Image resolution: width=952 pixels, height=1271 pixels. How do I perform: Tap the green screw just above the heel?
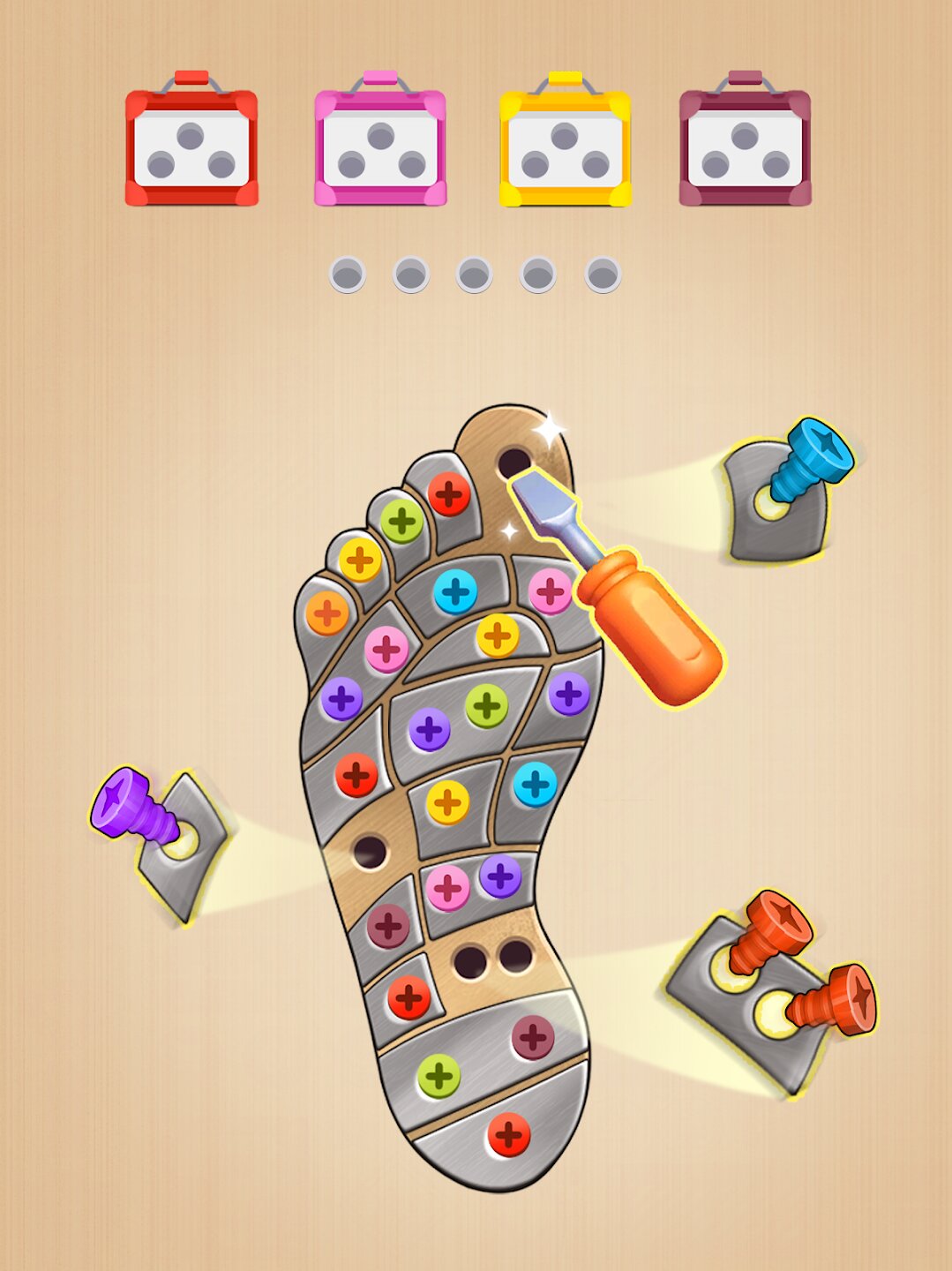(439, 1076)
